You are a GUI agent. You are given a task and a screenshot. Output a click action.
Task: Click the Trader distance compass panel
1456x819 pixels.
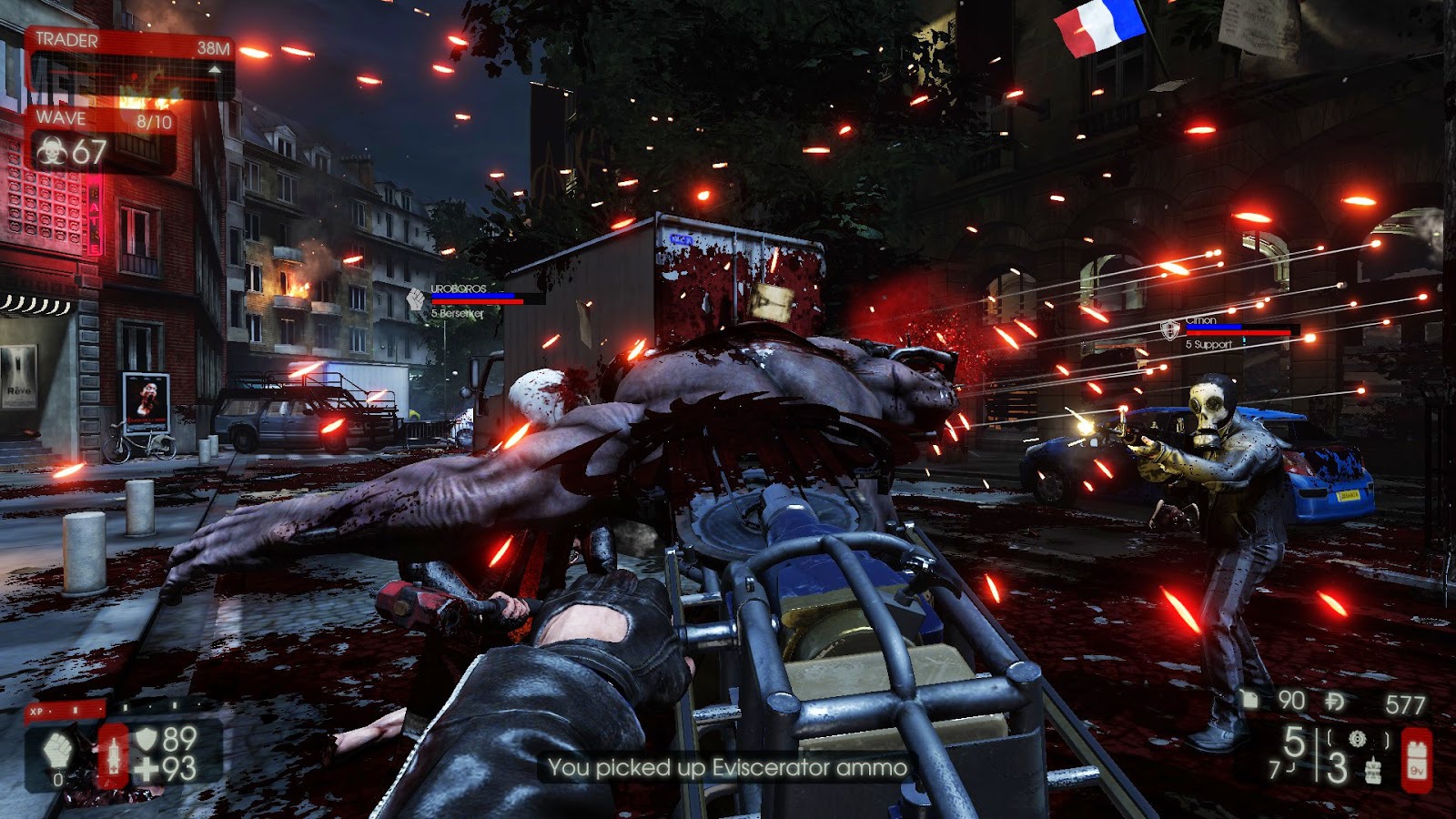click(130, 64)
